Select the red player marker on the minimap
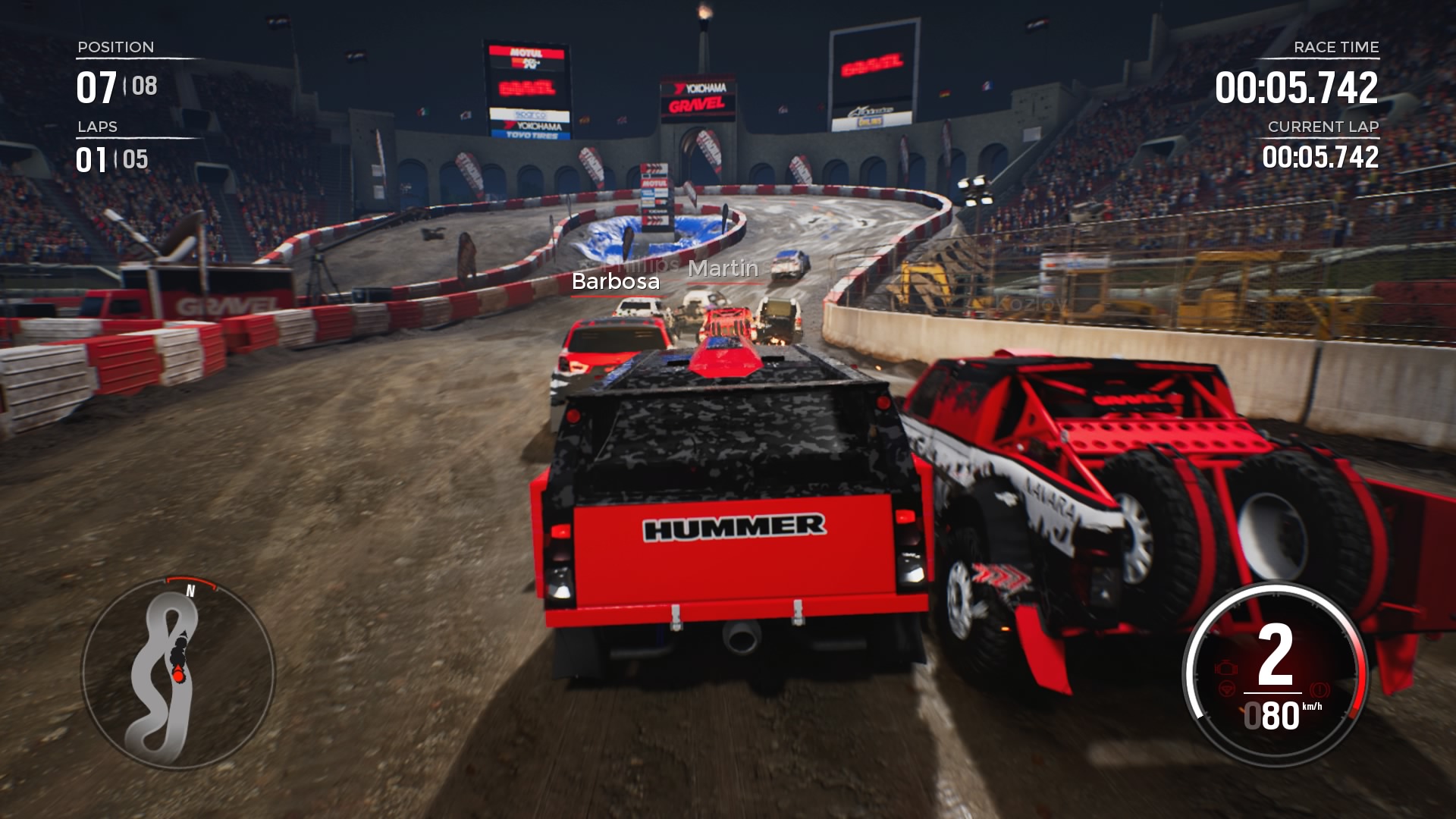Image resolution: width=1456 pixels, height=819 pixels. pos(177,674)
